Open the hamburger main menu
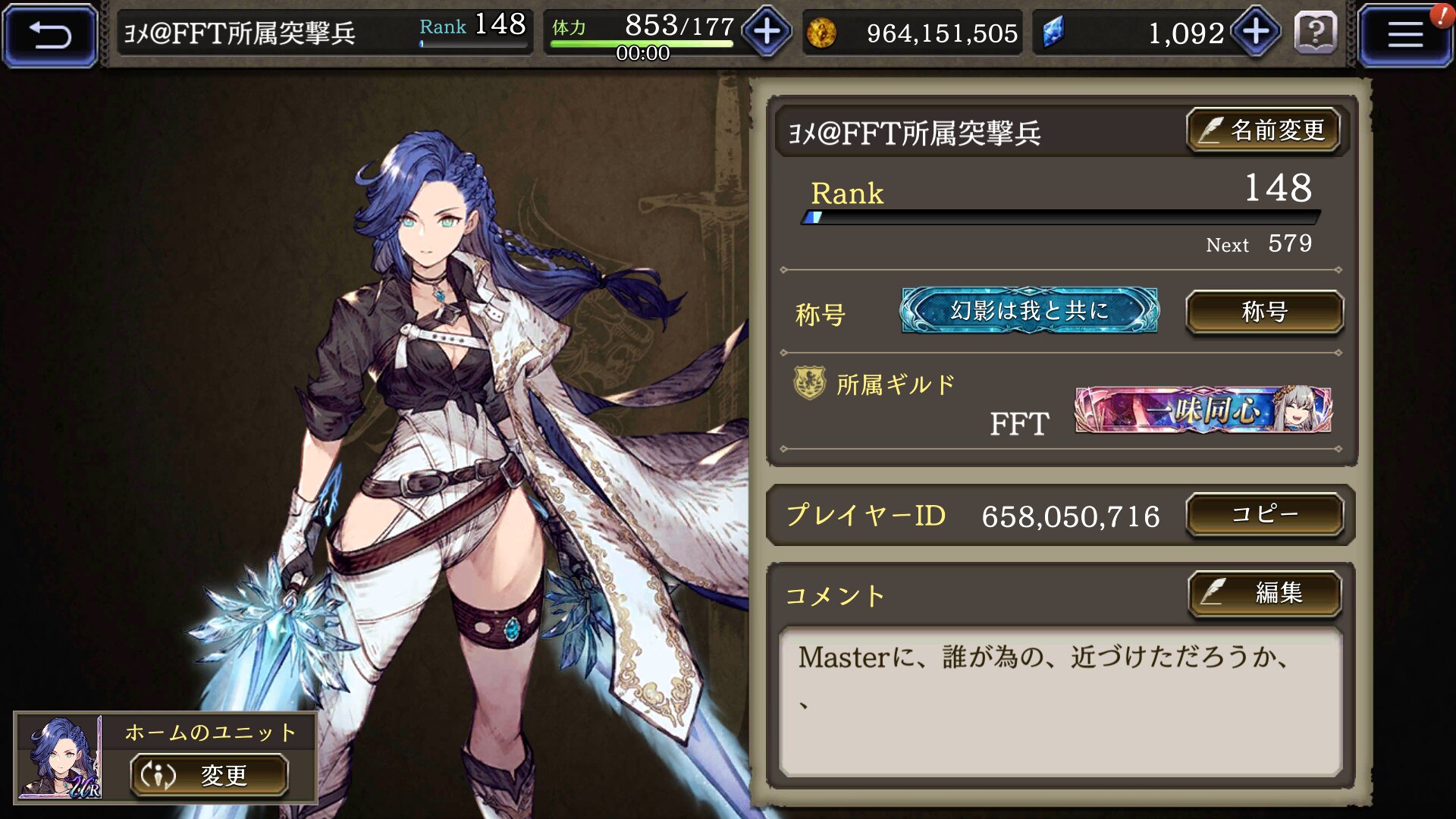1456x819 pixels. click(x=1404, y=34)
